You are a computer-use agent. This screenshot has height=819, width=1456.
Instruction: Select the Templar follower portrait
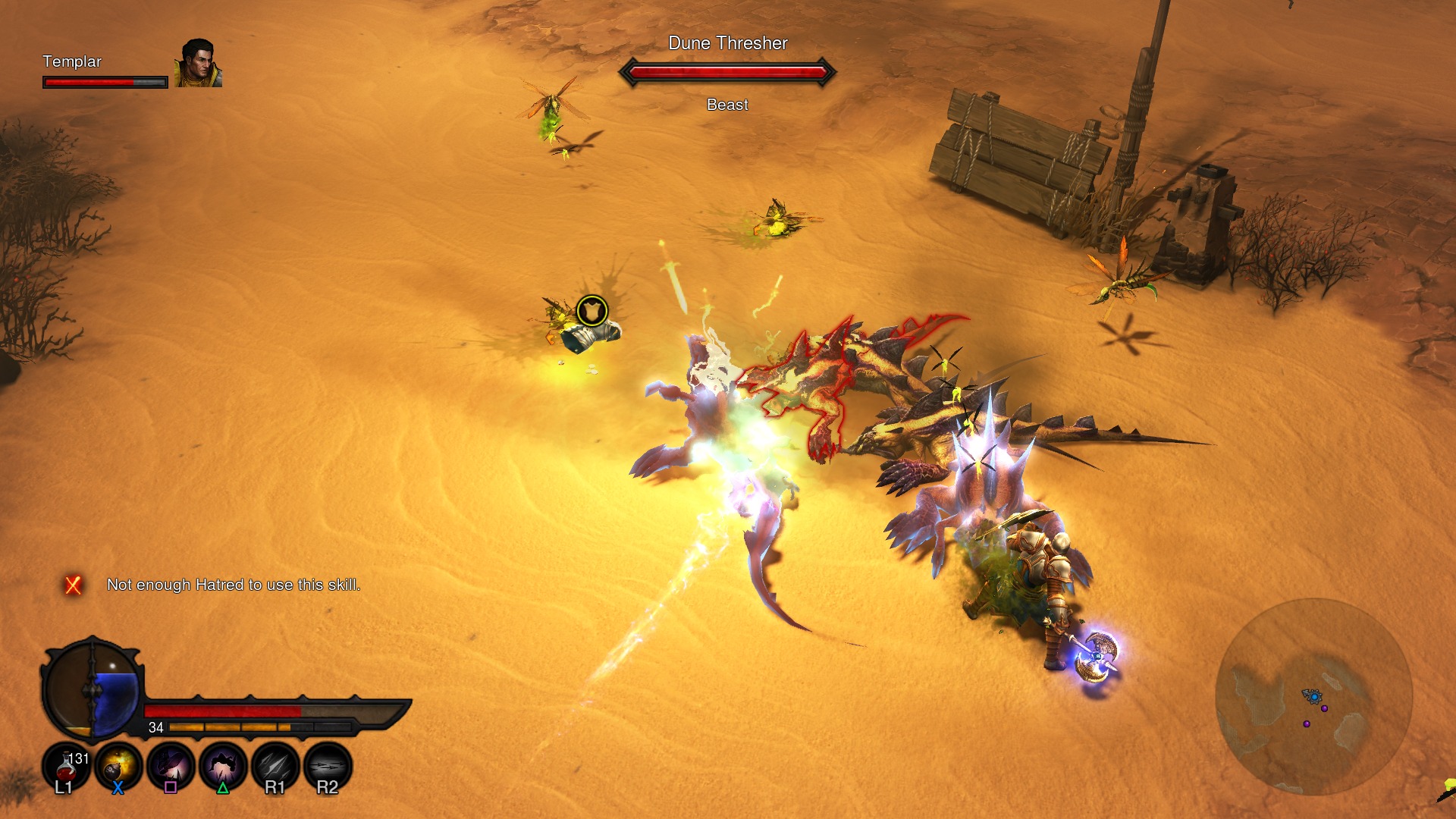pyautogui.click(x=199, y=63)
